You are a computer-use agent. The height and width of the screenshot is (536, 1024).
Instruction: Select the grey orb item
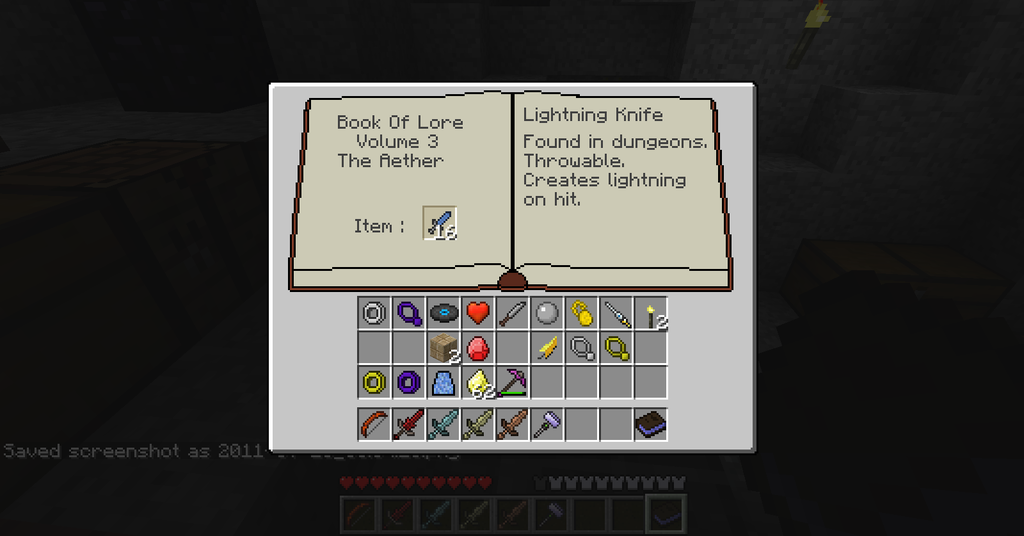pos(546,313)
